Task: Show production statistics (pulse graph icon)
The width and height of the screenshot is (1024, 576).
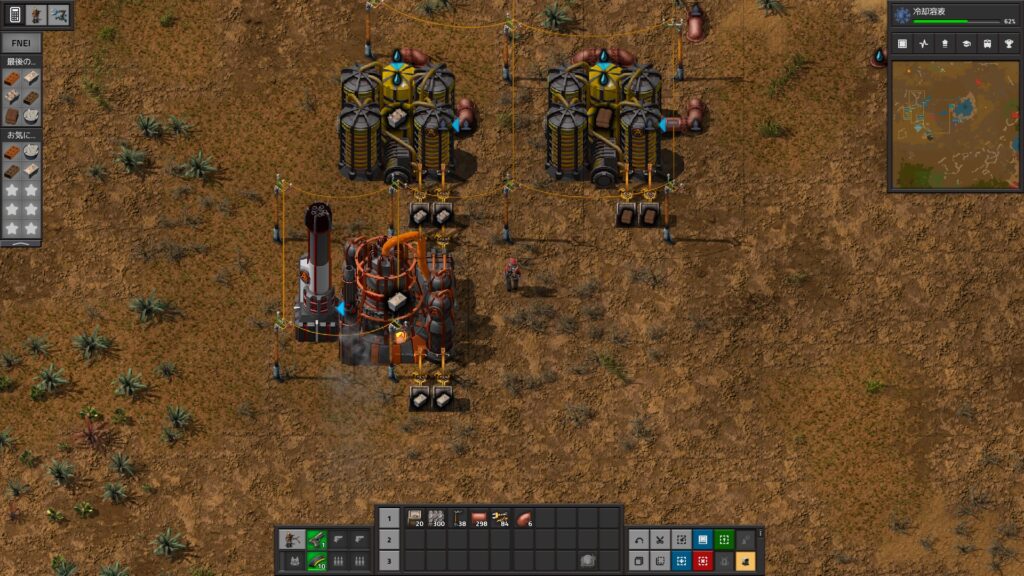Action: coord(924,44)
